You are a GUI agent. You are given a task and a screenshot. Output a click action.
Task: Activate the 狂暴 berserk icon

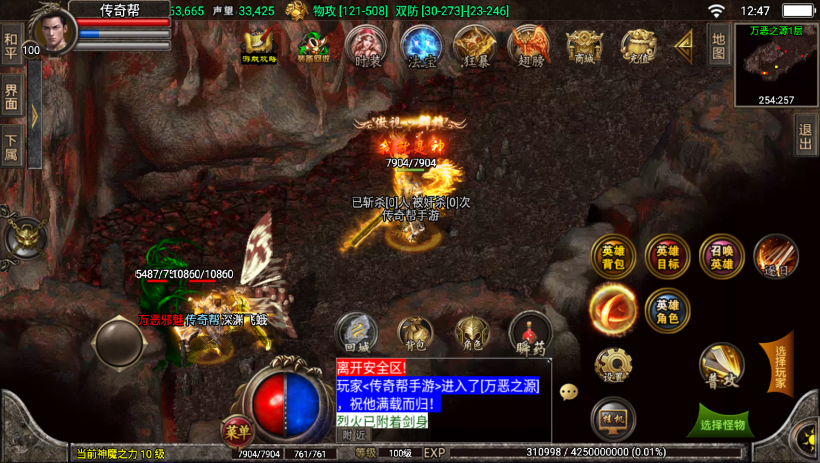point(474,46)
